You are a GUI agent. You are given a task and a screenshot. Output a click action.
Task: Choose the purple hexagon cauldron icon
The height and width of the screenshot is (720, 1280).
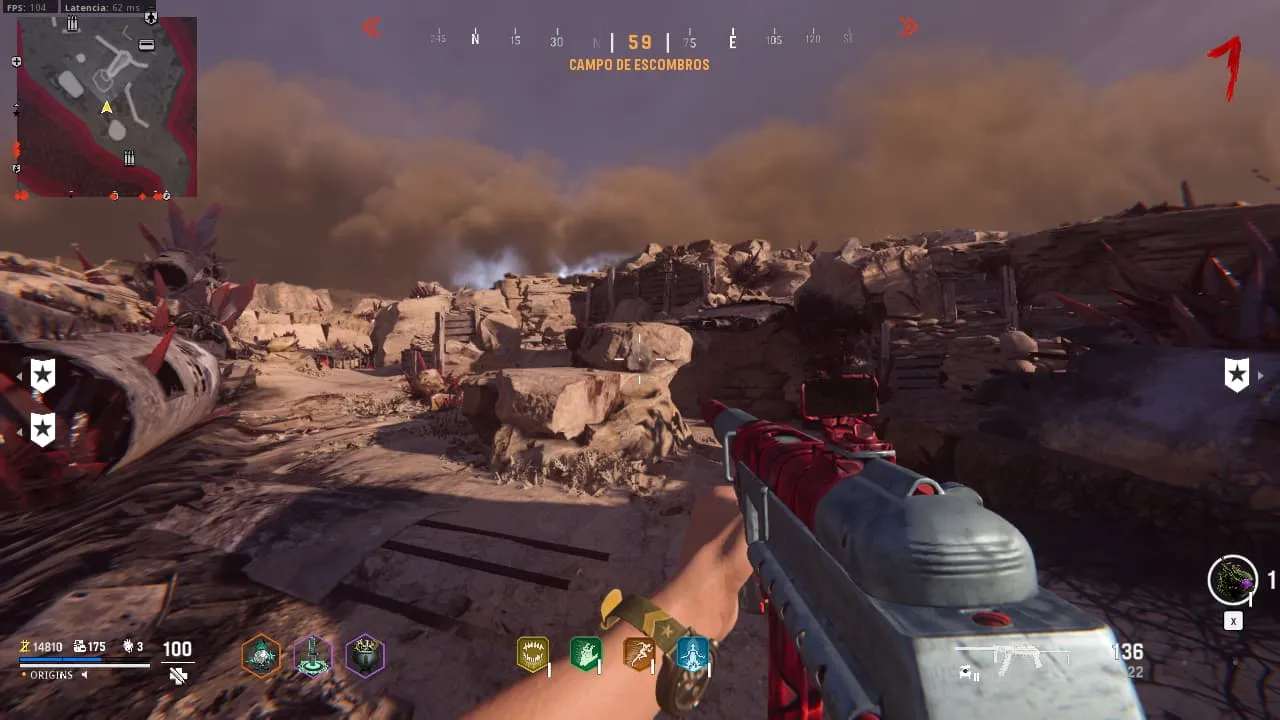pyautogui.click(x=365, y=656)
